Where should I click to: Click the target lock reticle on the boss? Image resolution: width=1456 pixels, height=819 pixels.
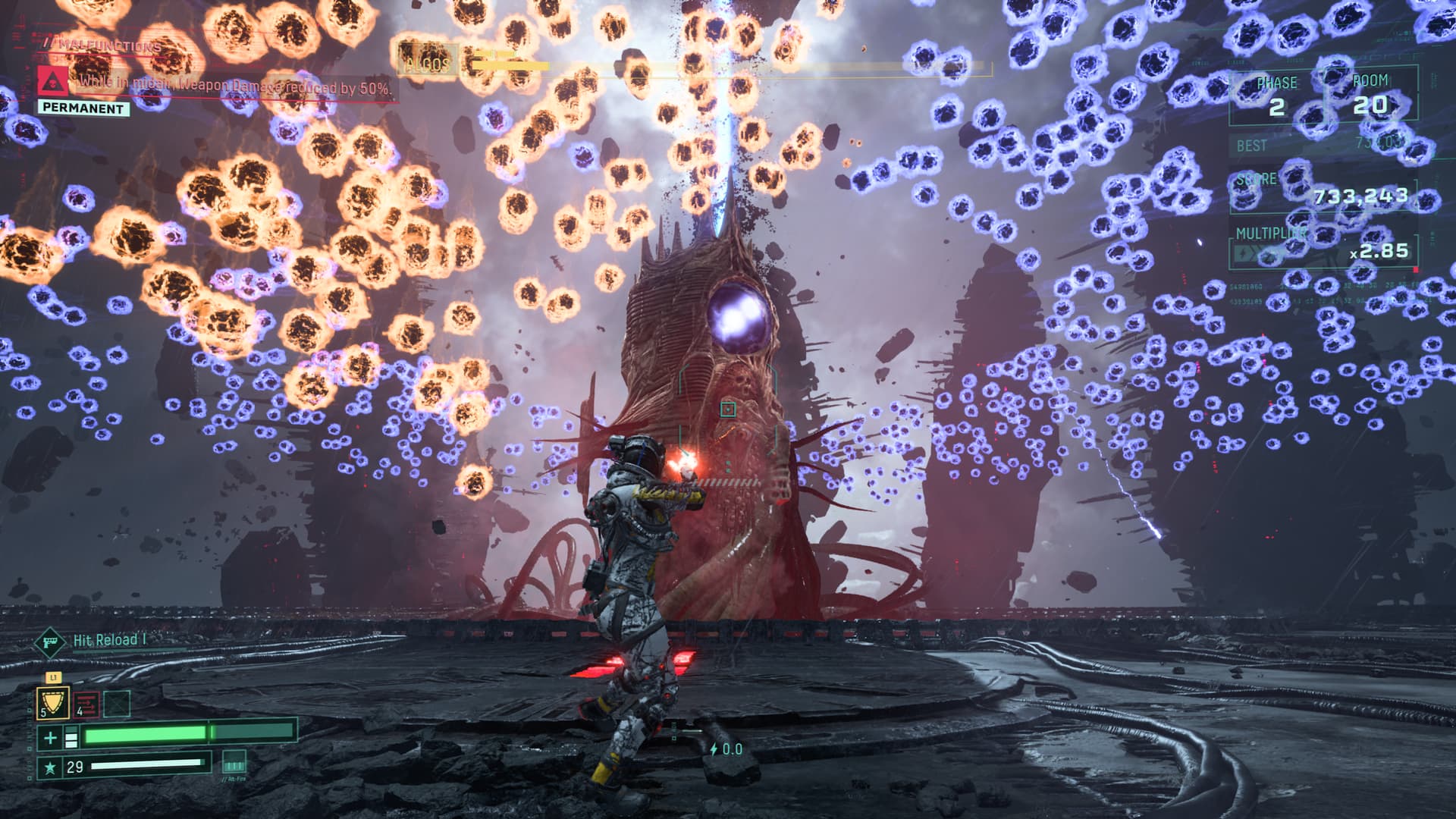[x=728, y=409]
